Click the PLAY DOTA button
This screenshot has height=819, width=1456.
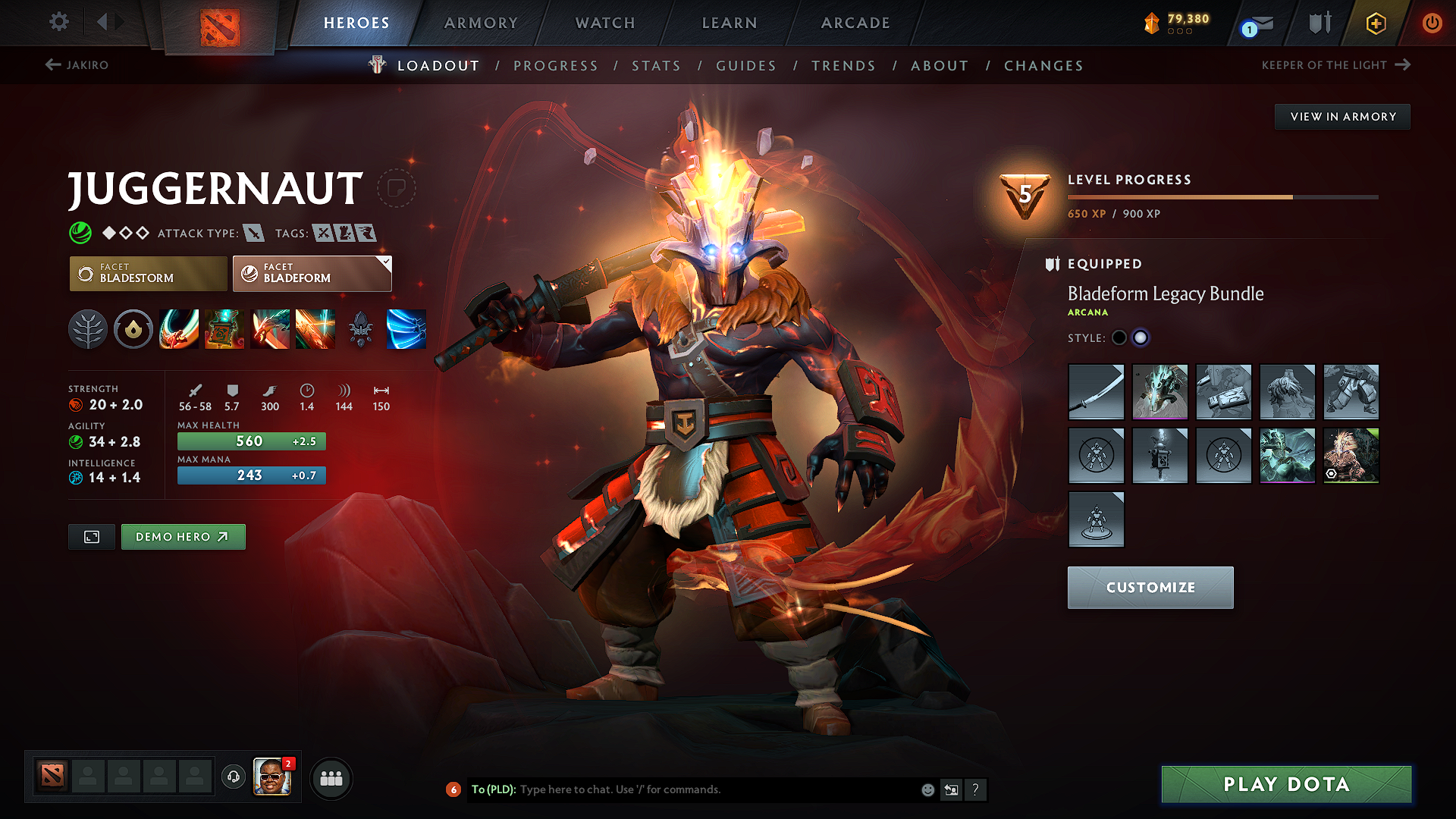click(x=1285, y=784)
